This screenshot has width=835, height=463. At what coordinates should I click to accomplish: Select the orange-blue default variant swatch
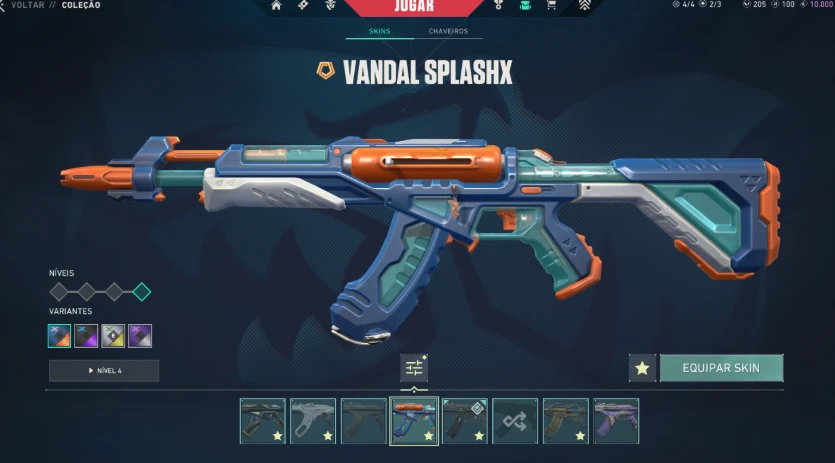pyautogui.click(x=60, y=336)
